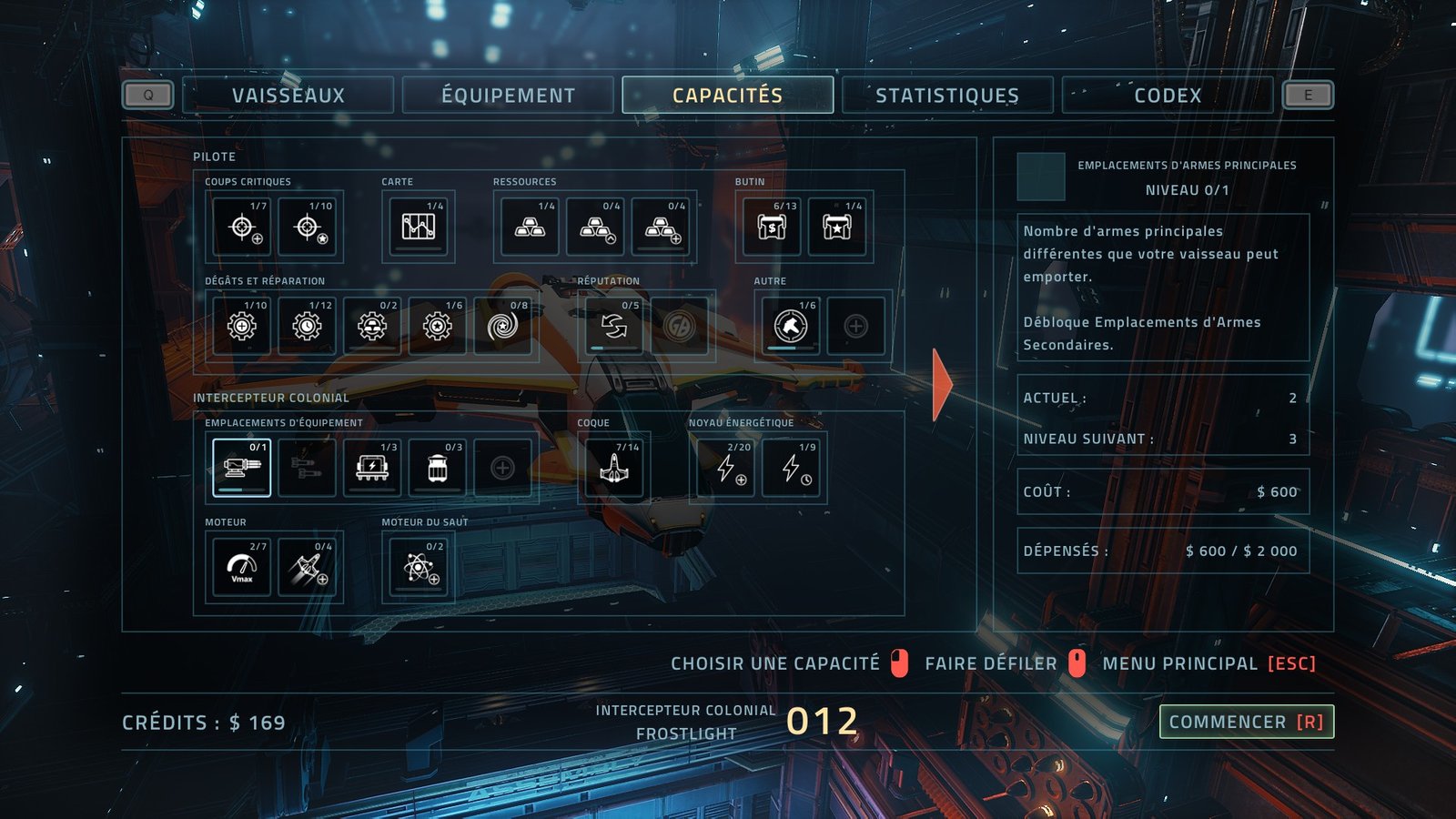This screenshot has height=819, width=1456.
Task: Select the primary weapon slots perk
Action: click(242, 468)
